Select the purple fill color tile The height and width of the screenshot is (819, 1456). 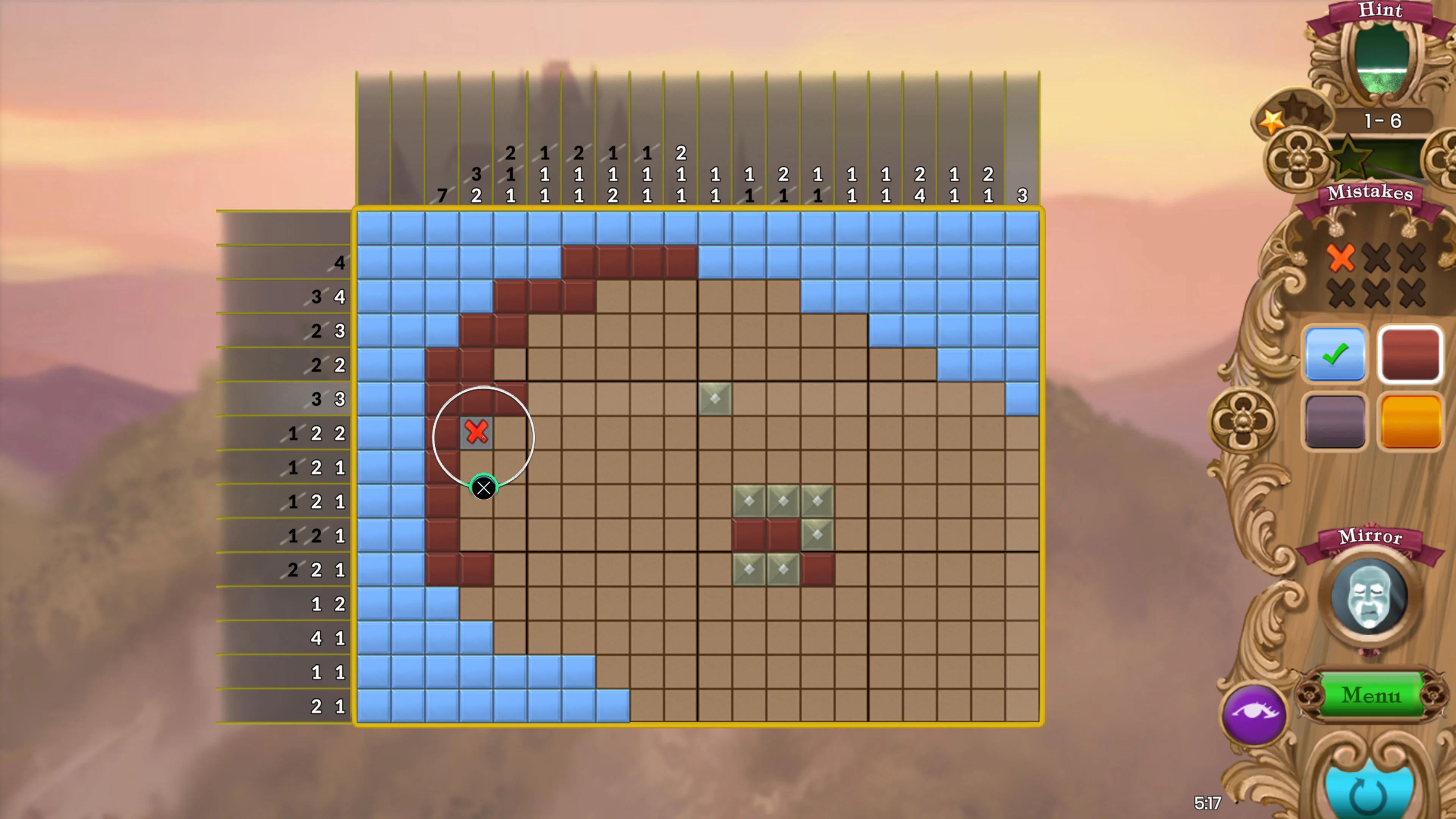(x=1335, y=422)
